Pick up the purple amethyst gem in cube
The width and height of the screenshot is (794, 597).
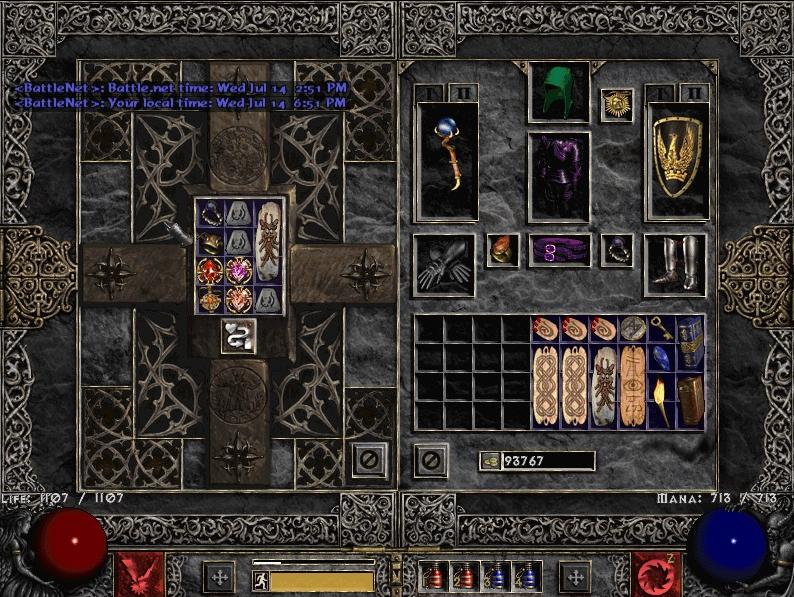pos(240,271)
